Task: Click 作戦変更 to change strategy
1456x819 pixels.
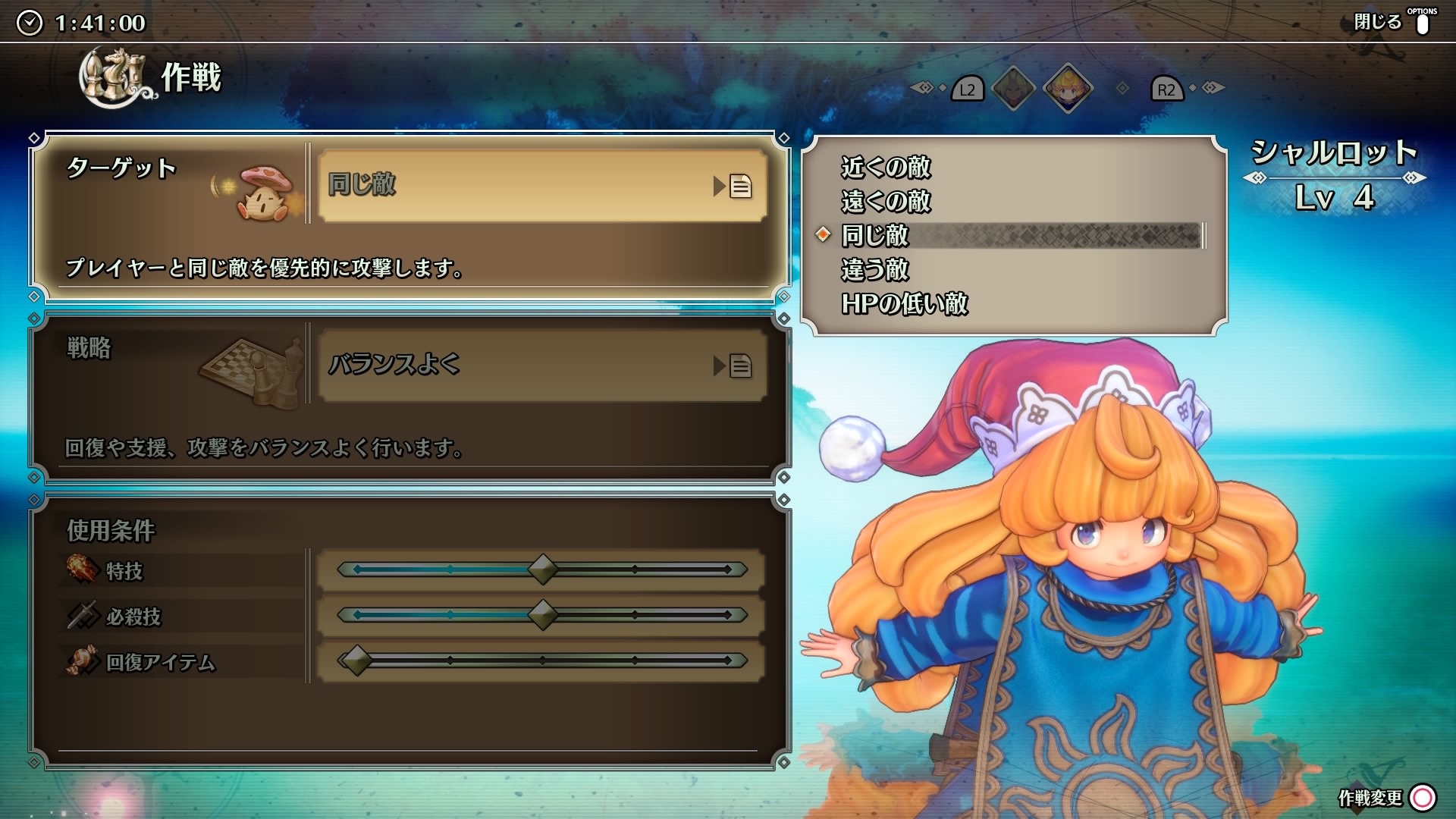Action: pos(1386,797)
